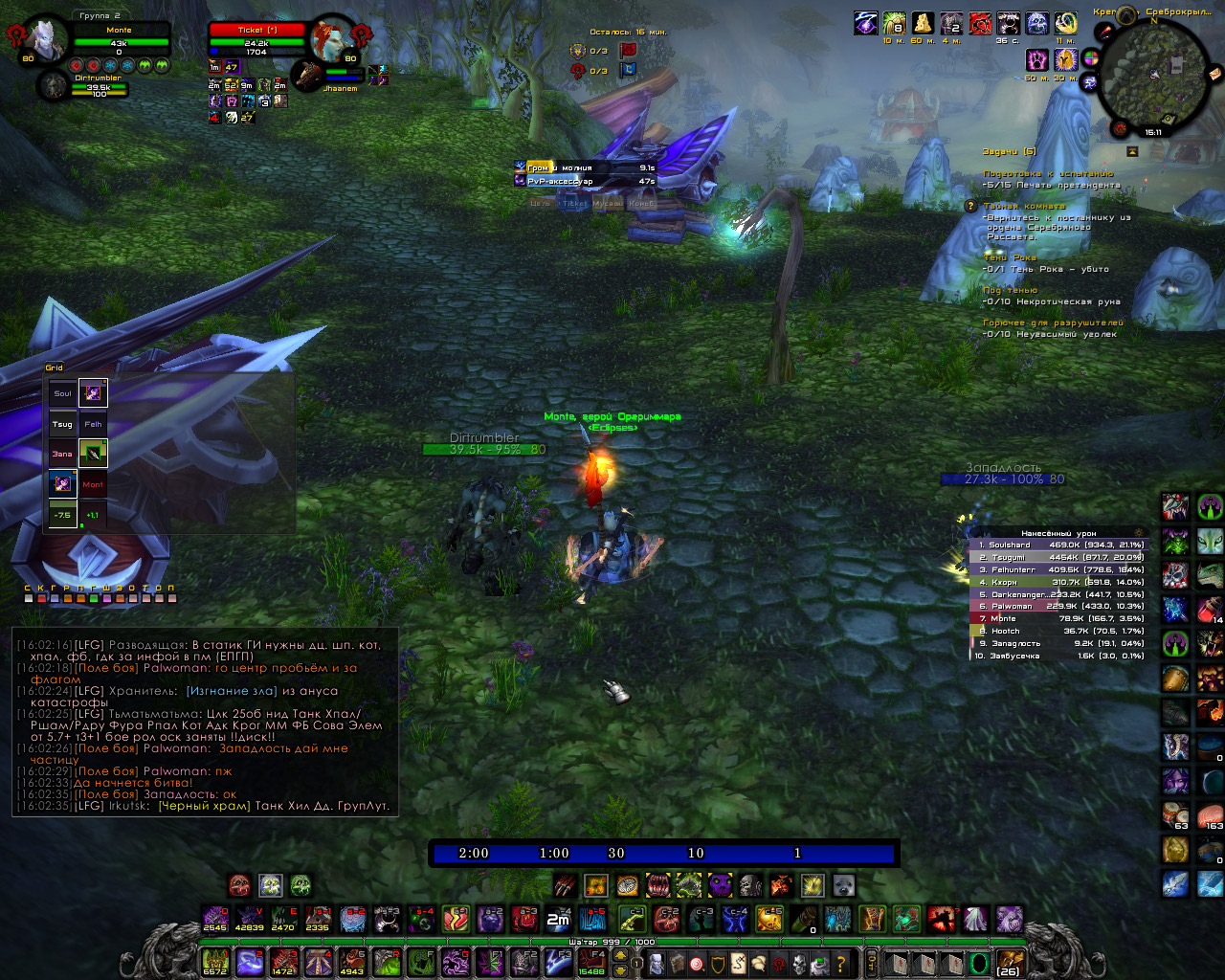Image resolution: width=1225 pixels, height=980 pixels.
Task: Click the ability slot showing 2m cooldown
Action: 558,920
